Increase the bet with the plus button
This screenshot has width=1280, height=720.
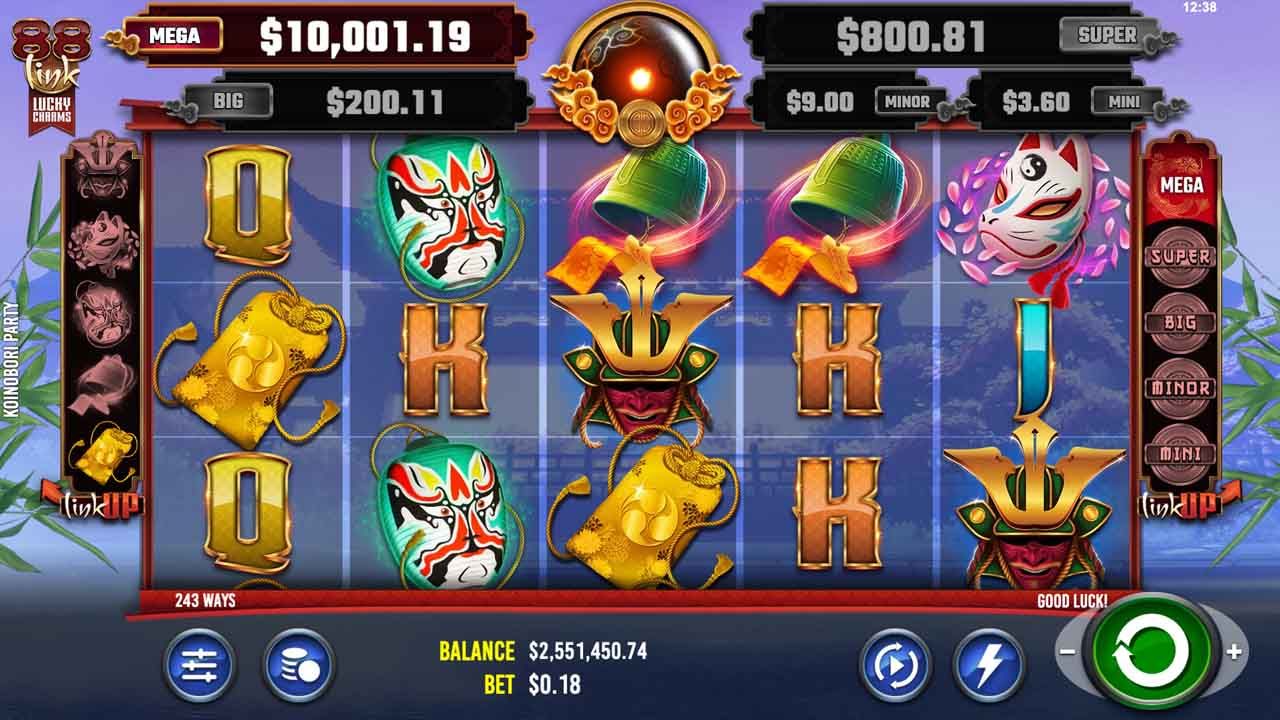click(1234, 652)
